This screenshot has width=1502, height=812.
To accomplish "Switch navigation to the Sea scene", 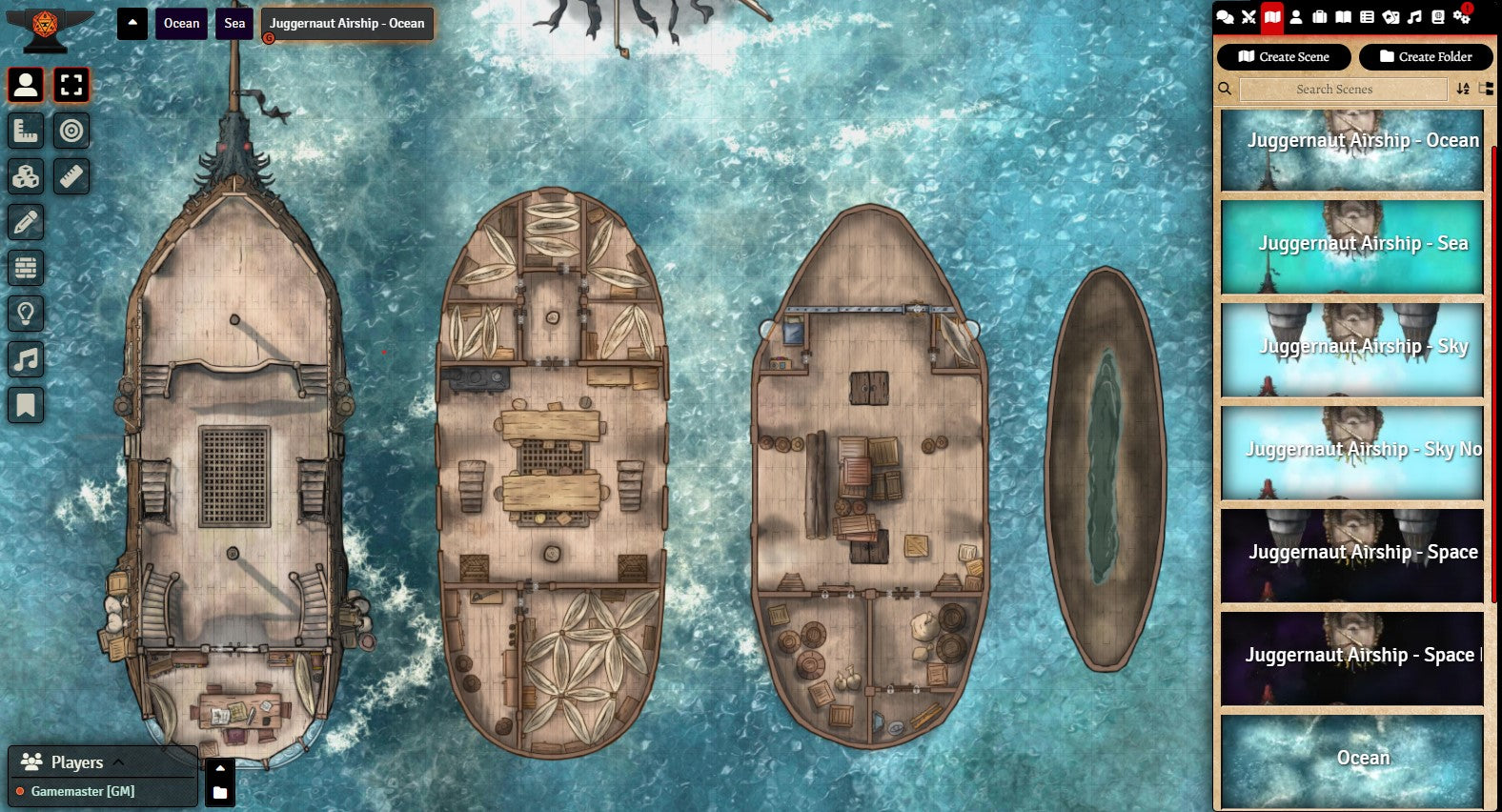I will pos(234,24).
